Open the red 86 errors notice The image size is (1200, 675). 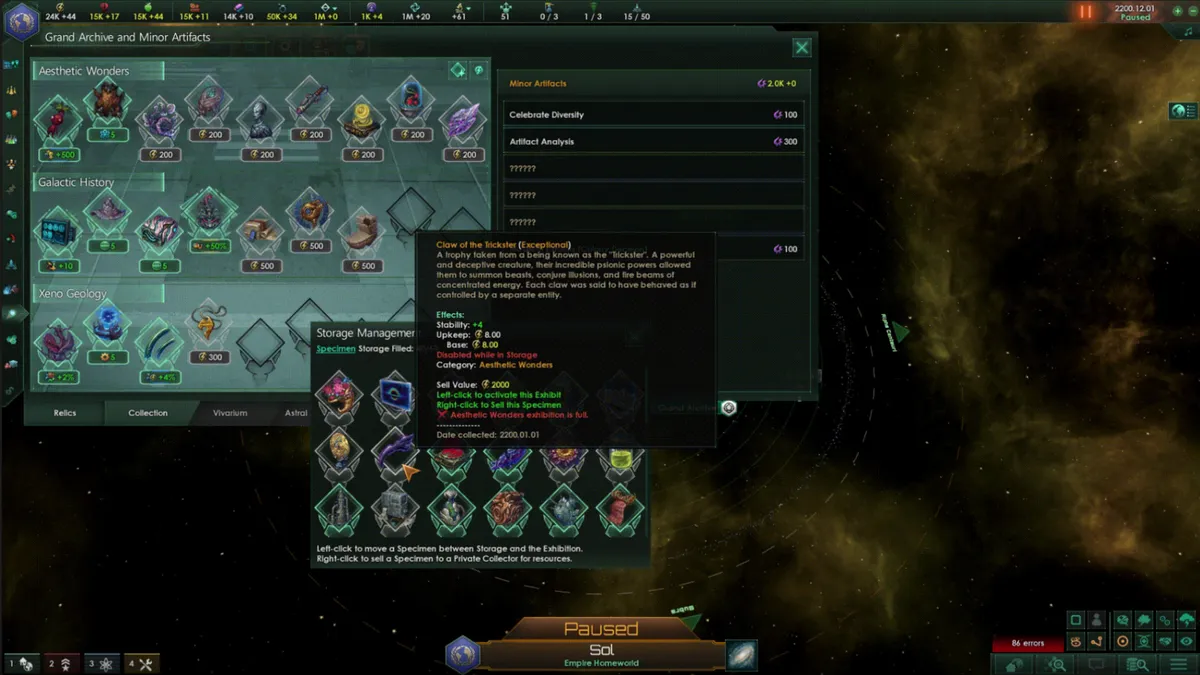1027,643
